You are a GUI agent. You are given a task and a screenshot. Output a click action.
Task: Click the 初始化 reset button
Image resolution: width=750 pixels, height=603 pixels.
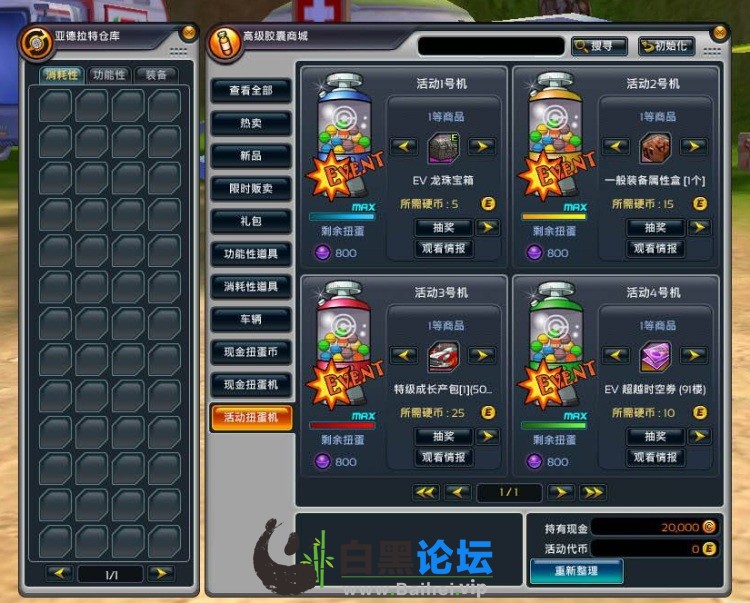[x=666, y=46]
